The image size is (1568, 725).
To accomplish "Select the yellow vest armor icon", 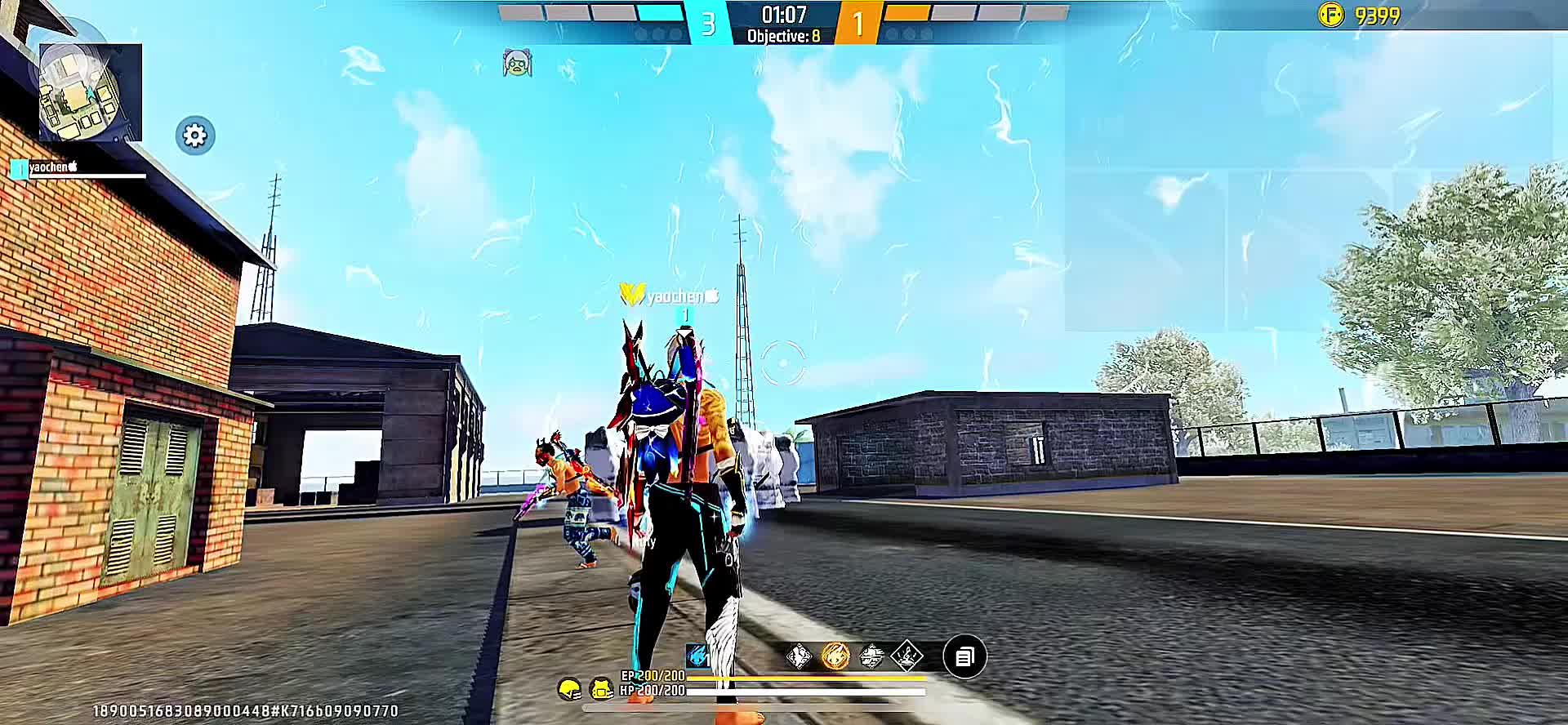I will tap(602, 690).
